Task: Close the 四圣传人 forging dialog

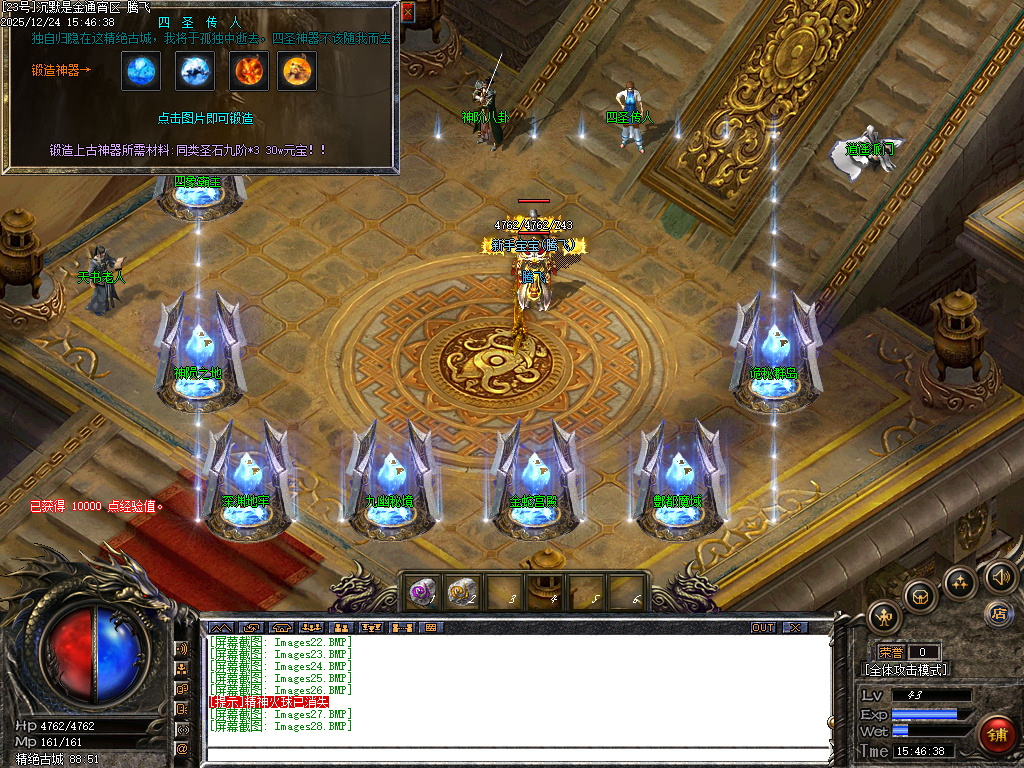Action: point(407,12)
